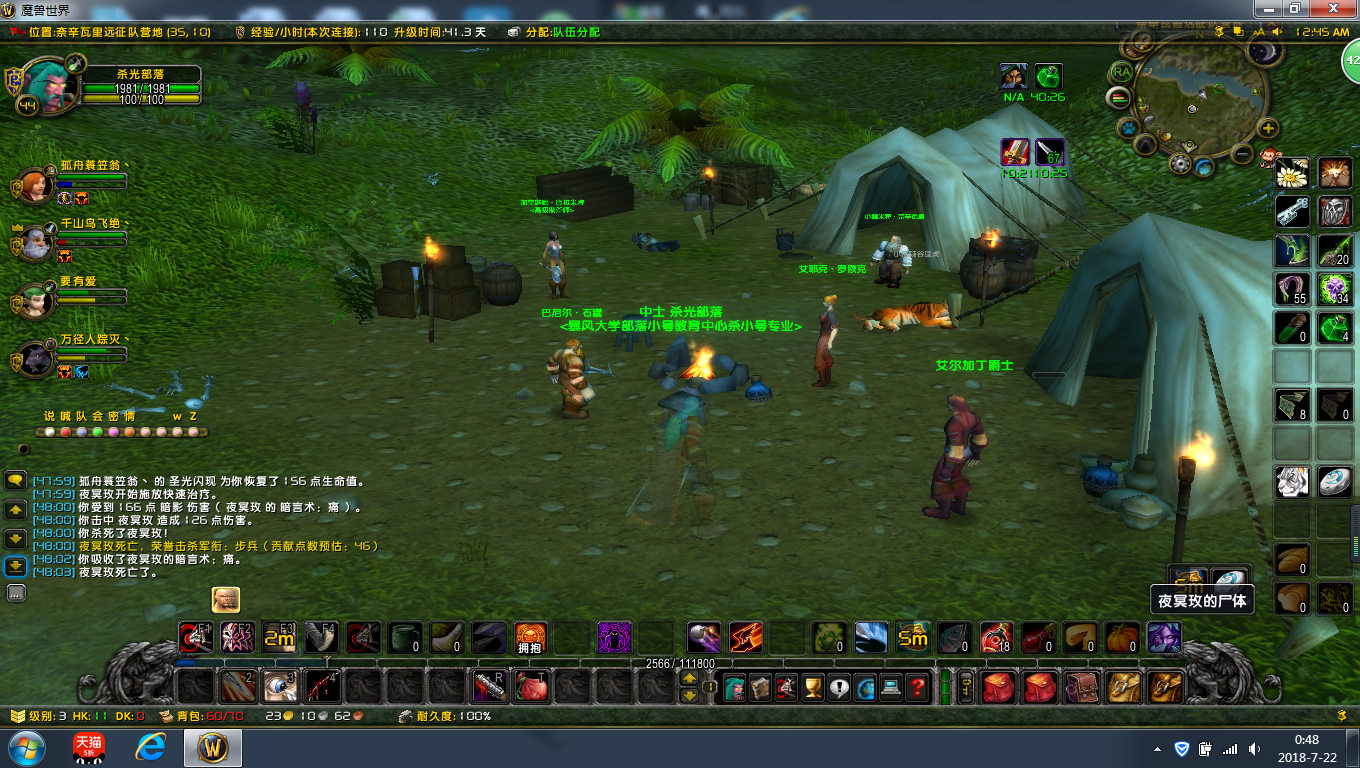Zoom out the minimap with minus button
The width and height of the screenshot is (1360, 768).
pos(1242,154)
